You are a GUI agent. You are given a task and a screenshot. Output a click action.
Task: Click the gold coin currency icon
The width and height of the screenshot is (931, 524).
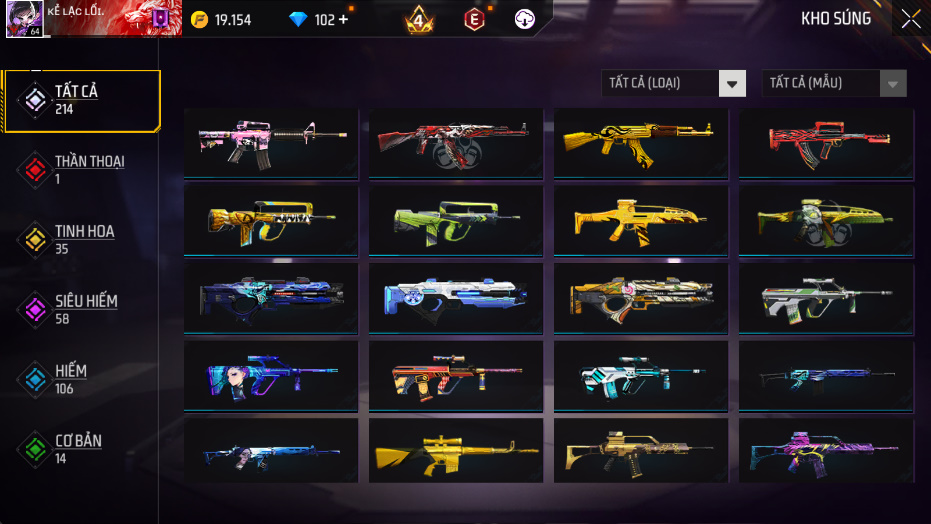[x=199, y=20]
